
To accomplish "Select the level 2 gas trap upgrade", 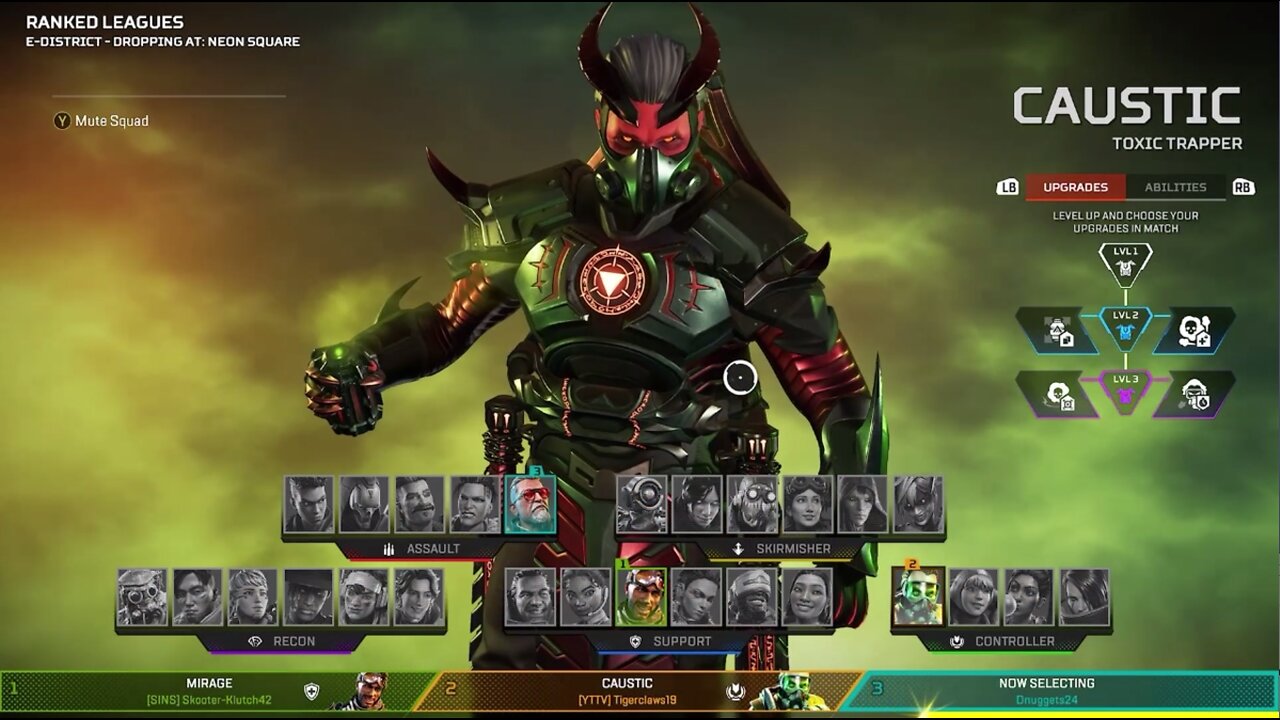I will pos(1057,331).
